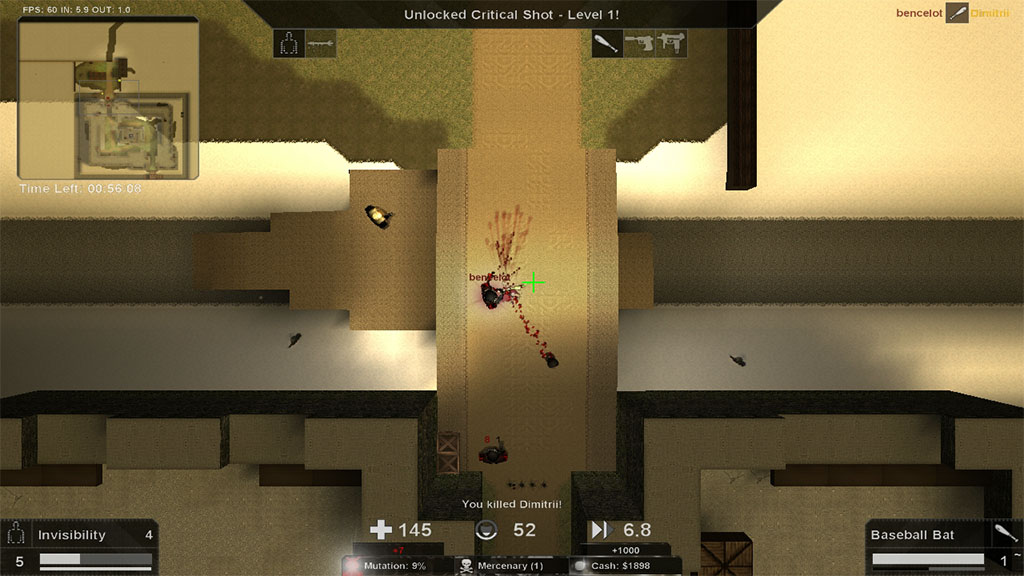The height and width of the screenshot is (576, 1024).
Task: Choose the submachine gun weapon slot
Action: [x=671, y=44]
